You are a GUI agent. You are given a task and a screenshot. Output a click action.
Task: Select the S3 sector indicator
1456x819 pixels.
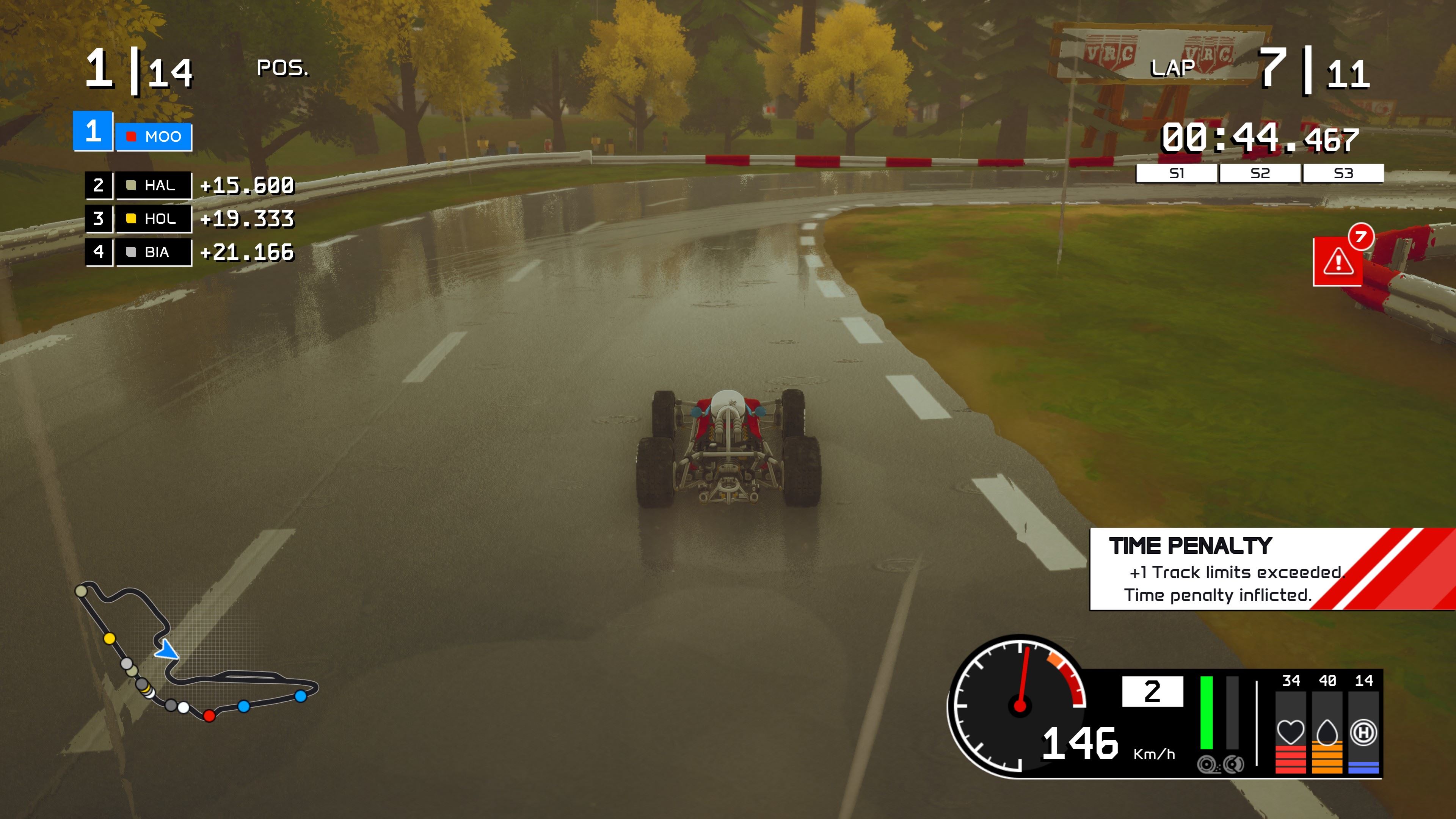1343,174
